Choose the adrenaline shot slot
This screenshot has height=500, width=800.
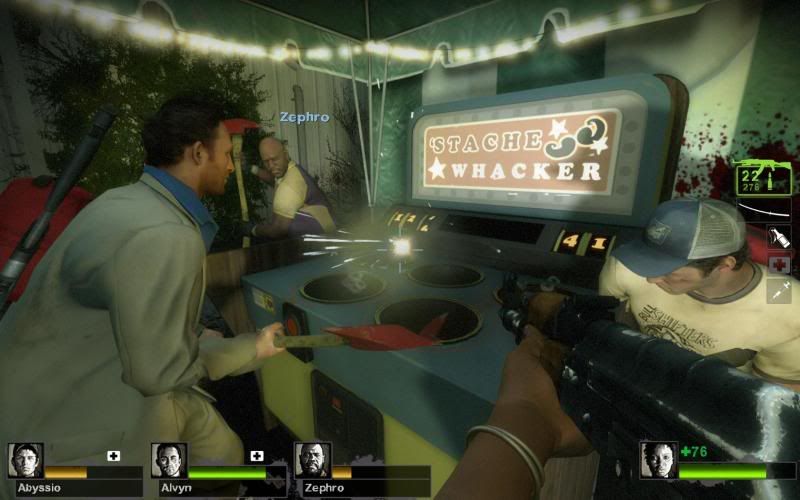tap(779, 291)
